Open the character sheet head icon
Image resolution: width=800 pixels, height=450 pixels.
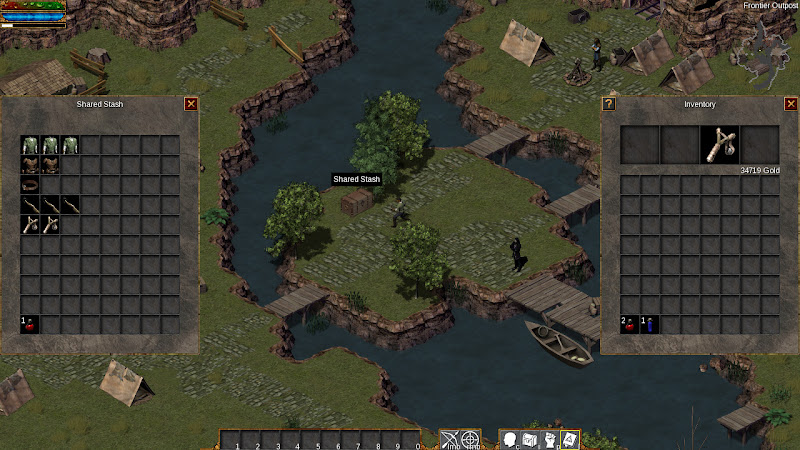click(x=509, y=439)
